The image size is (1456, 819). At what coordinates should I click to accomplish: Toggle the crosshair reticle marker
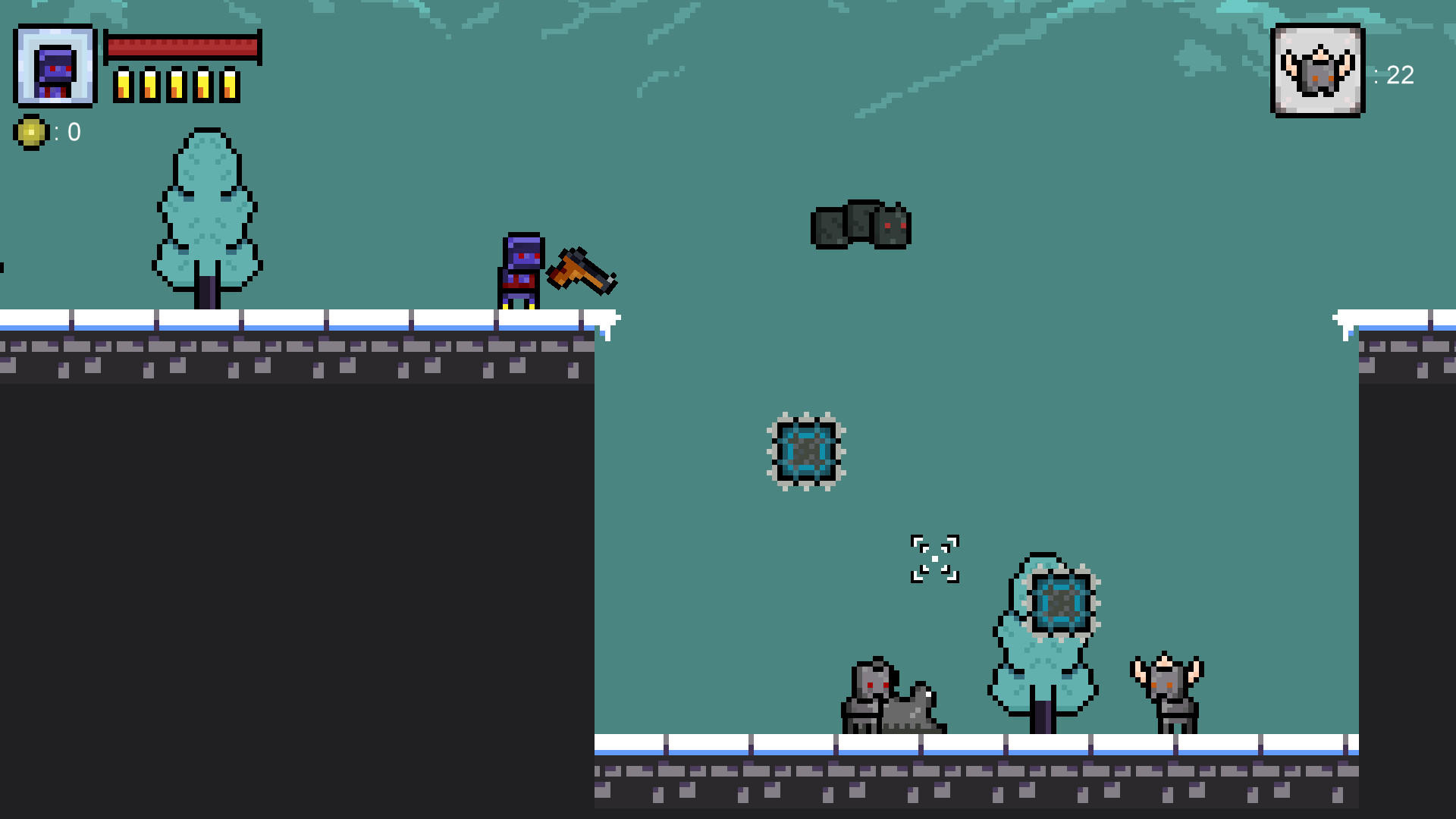[937, 559]
